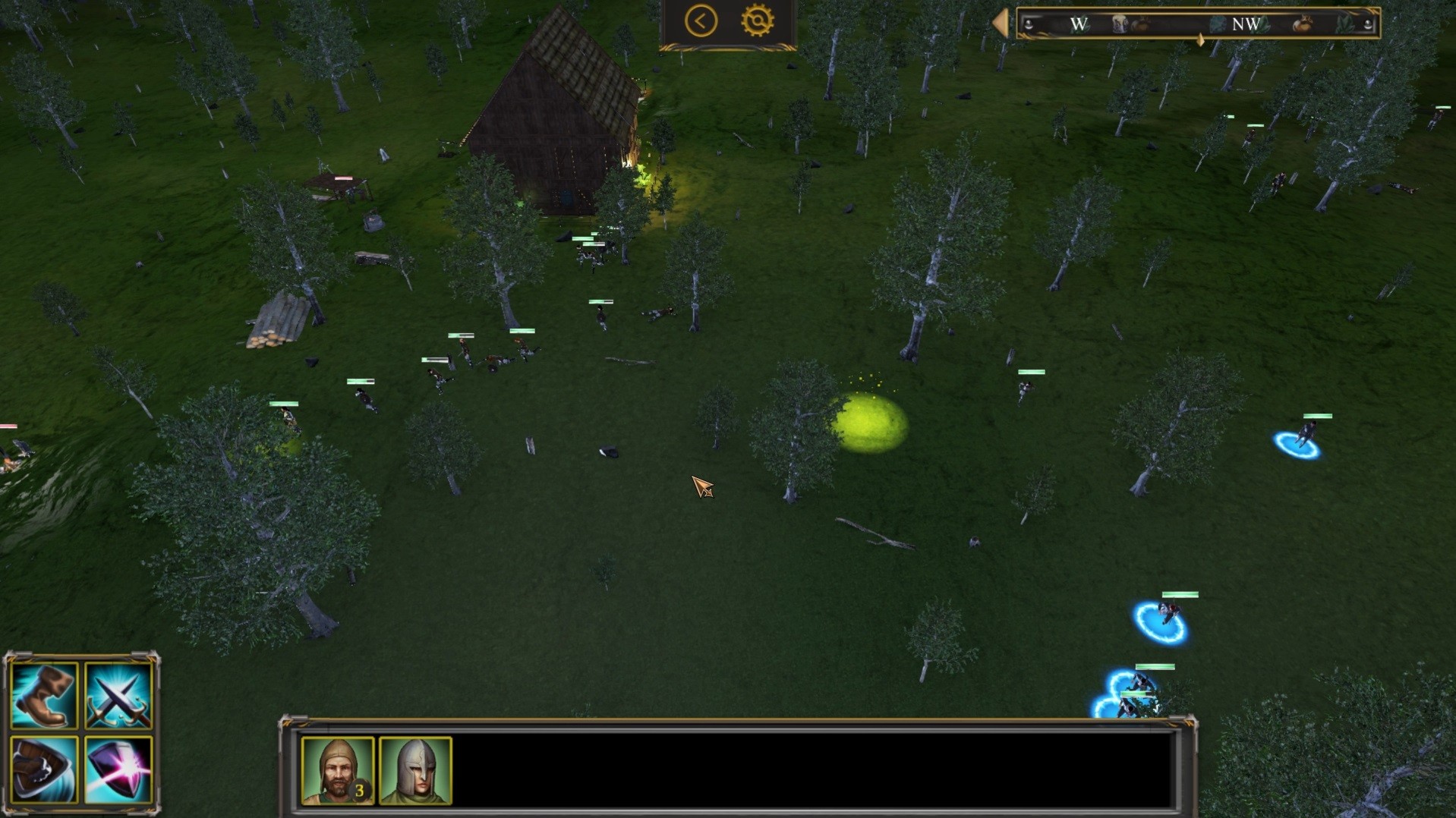This screenshot has width=1456, height=818.
Task: Select the helmeted soldier unit portrait
Action: tap(415, 770)
